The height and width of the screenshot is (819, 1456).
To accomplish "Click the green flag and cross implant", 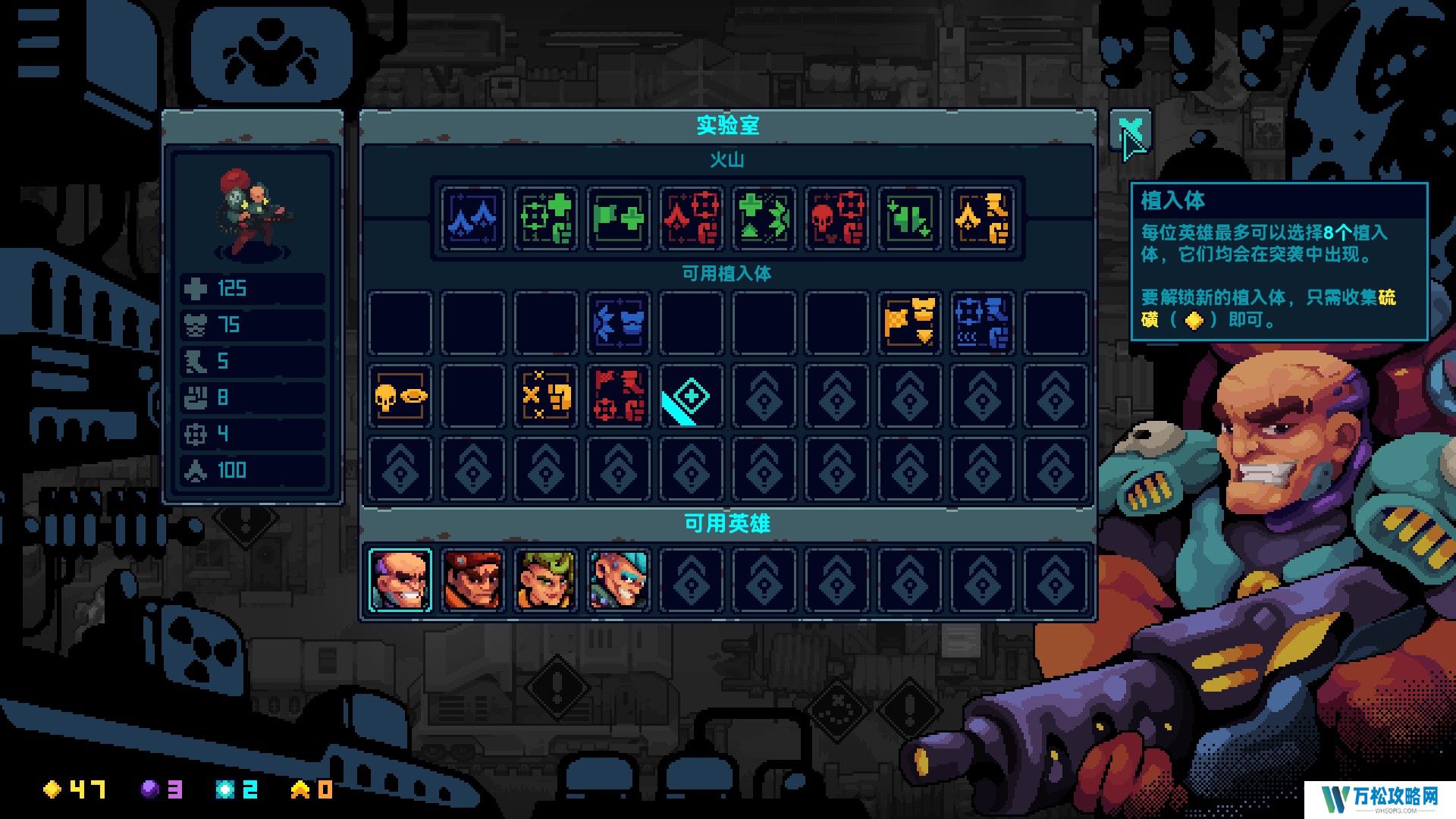I will [619, 218].
